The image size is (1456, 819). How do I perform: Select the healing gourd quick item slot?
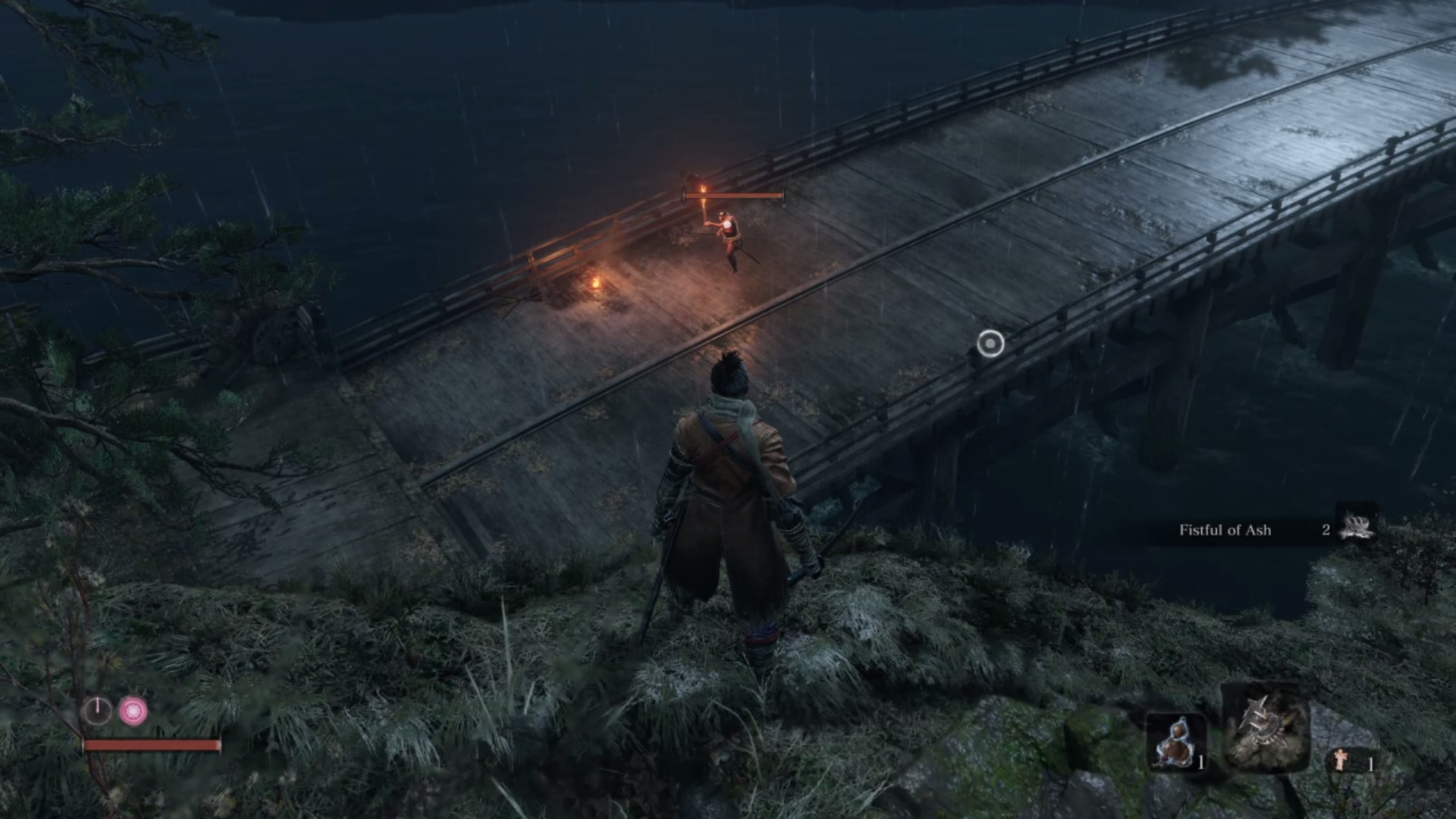(x=1175, y=741)
